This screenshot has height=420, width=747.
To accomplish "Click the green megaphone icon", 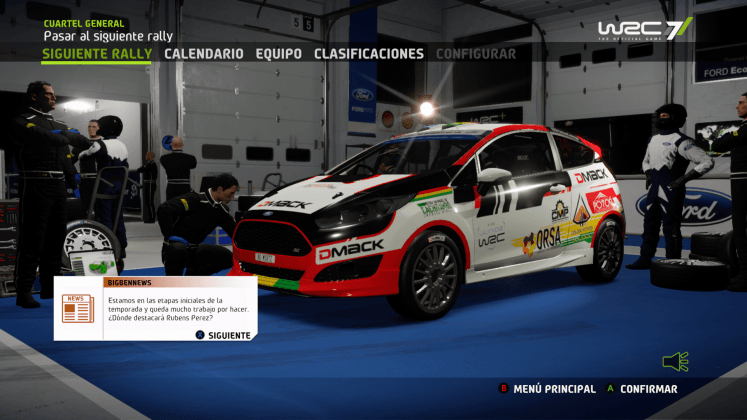I will tap(676, 361).
